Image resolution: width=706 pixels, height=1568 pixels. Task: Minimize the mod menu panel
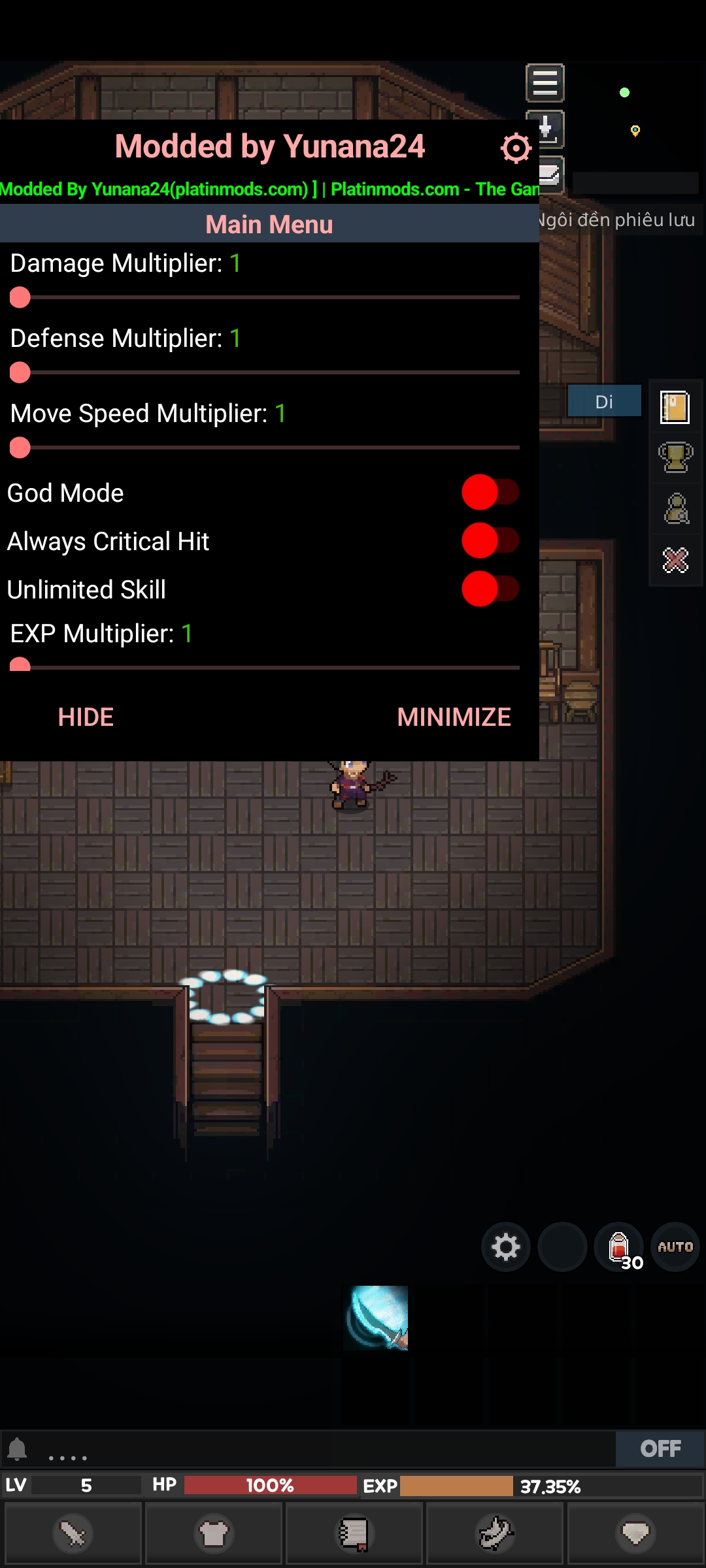(x=454, y=717)
